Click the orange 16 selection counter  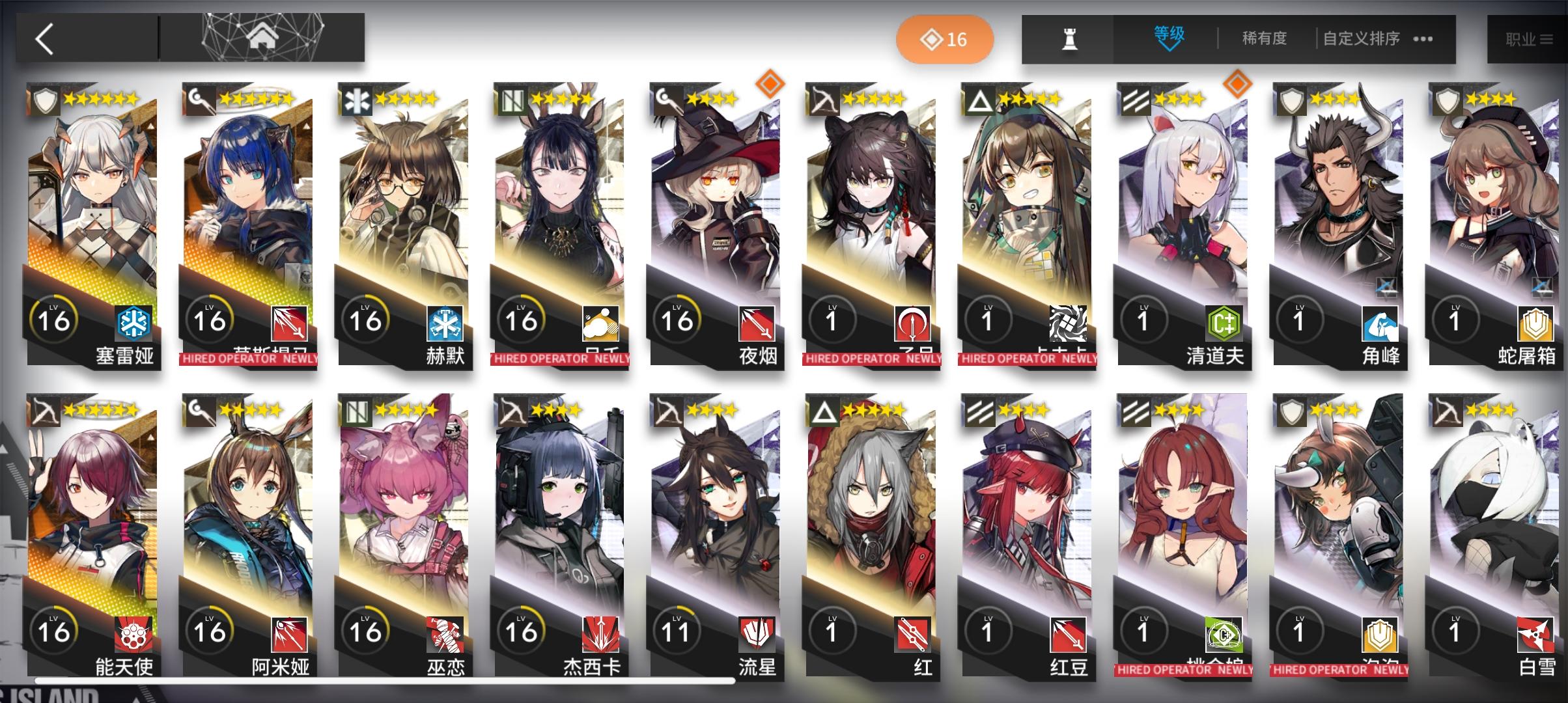(945, 39)
